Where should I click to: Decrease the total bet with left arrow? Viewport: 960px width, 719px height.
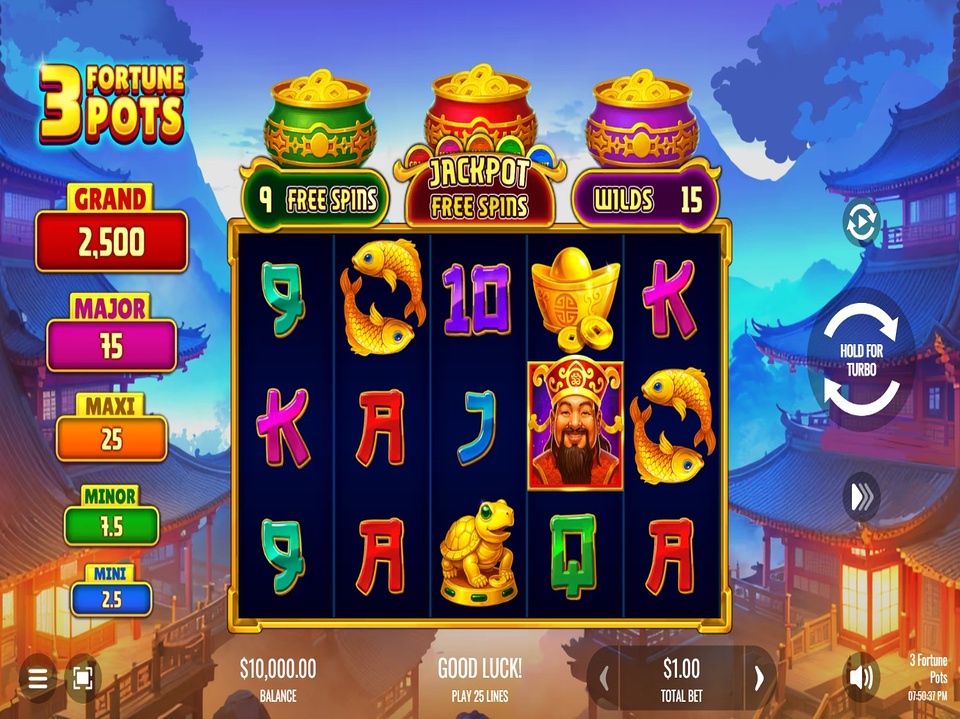click(x=604, y=678)
